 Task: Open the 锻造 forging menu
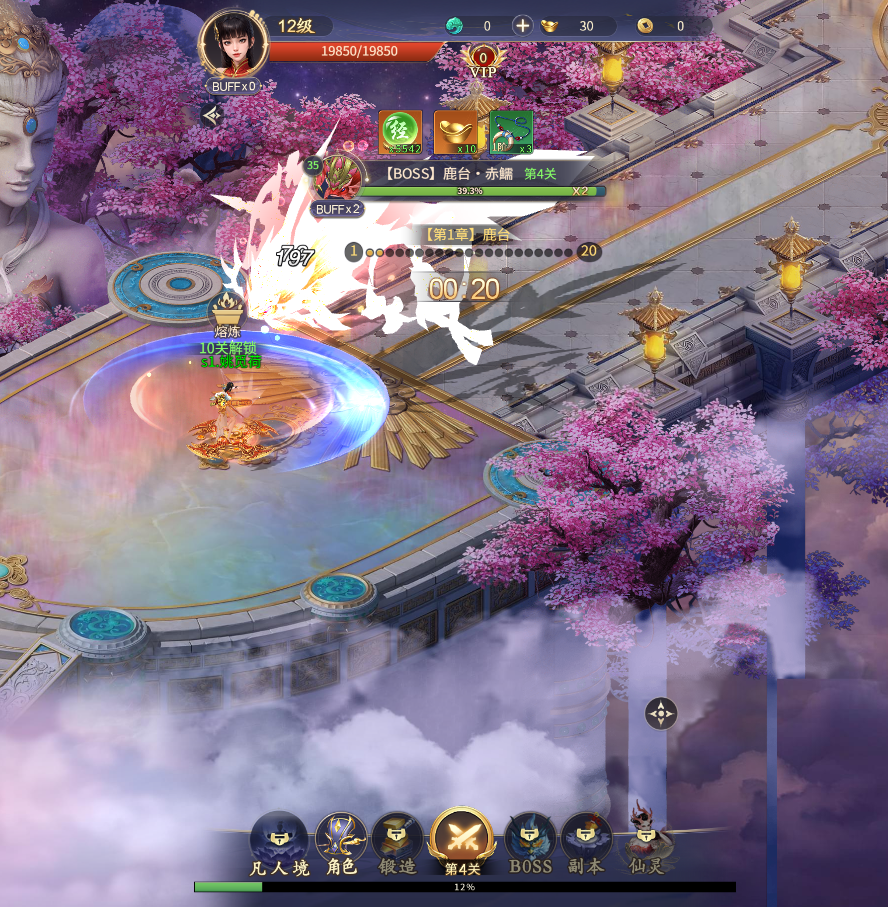click(x=397, y=845)
